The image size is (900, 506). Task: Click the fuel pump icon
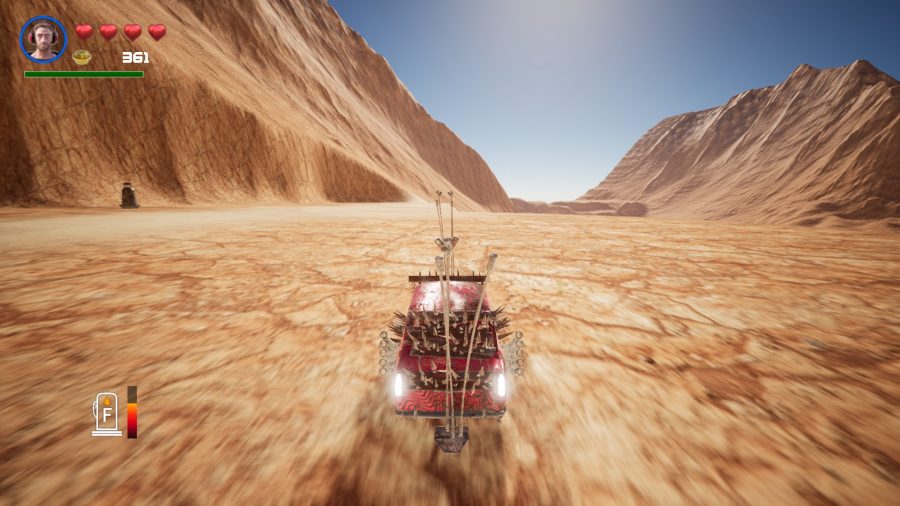pyautogui.click(x=106, y=414)
